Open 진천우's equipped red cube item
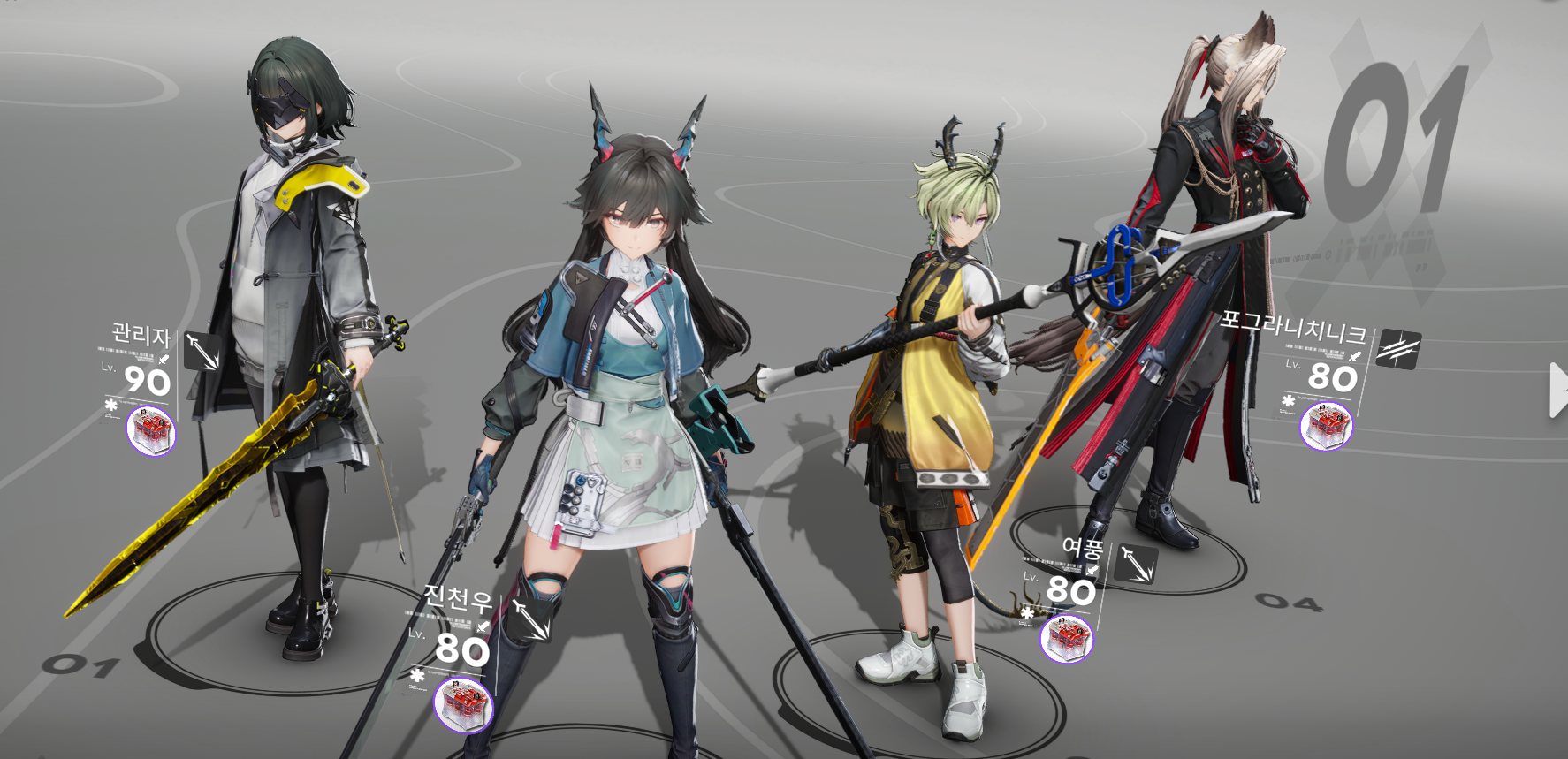 click(463, 704)
